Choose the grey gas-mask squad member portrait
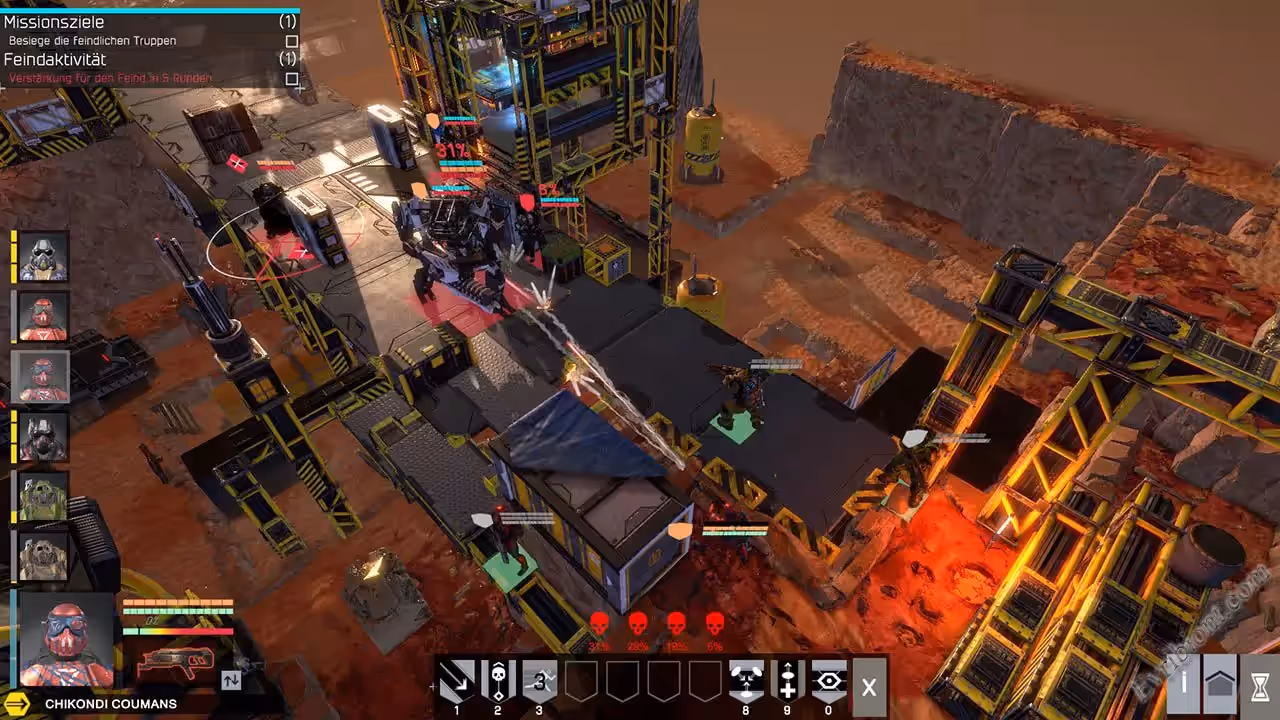Screen dimensions: 1280x720 click(43, 256)
